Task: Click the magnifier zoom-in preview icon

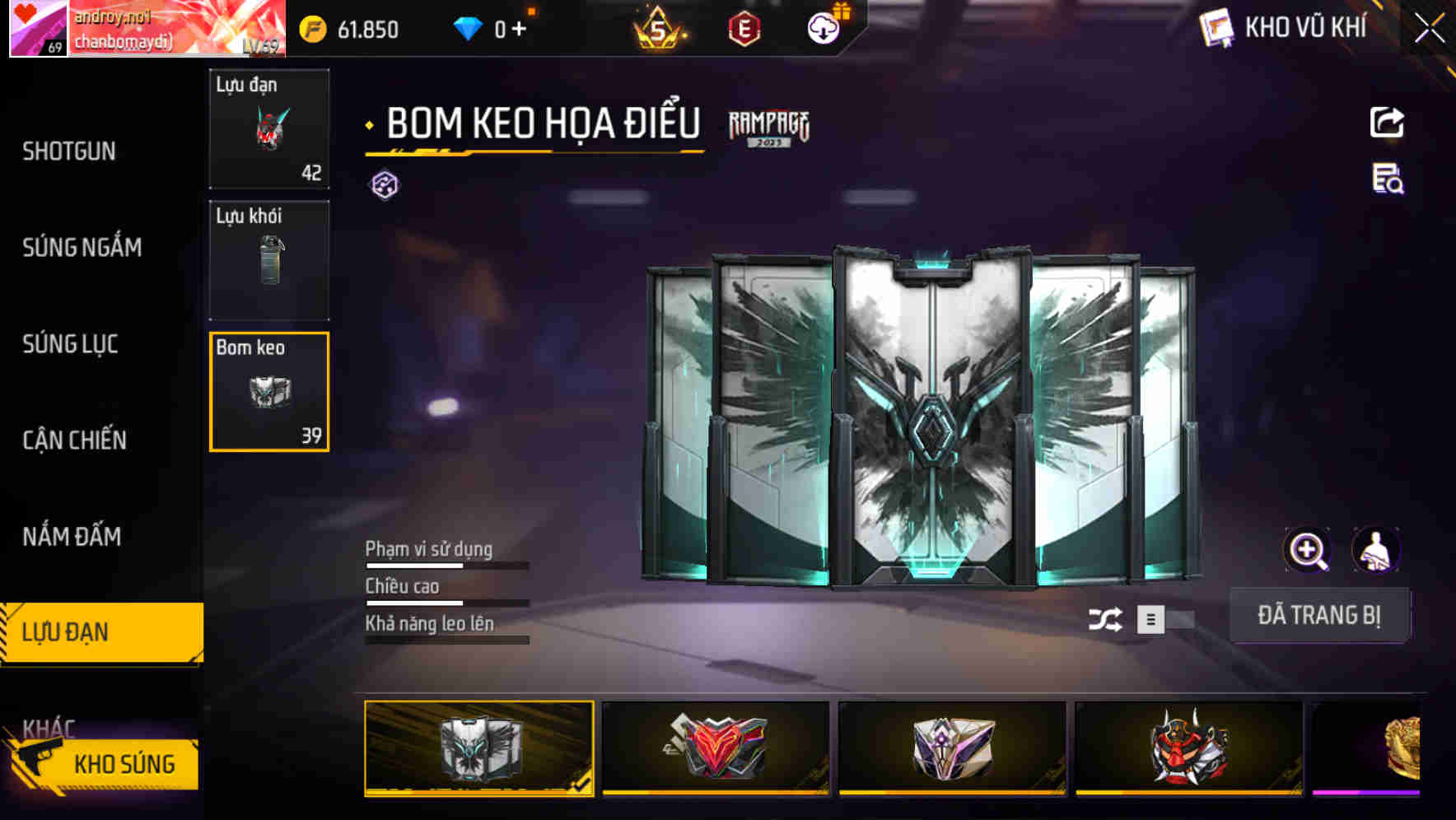Action: coord(1308,549)
